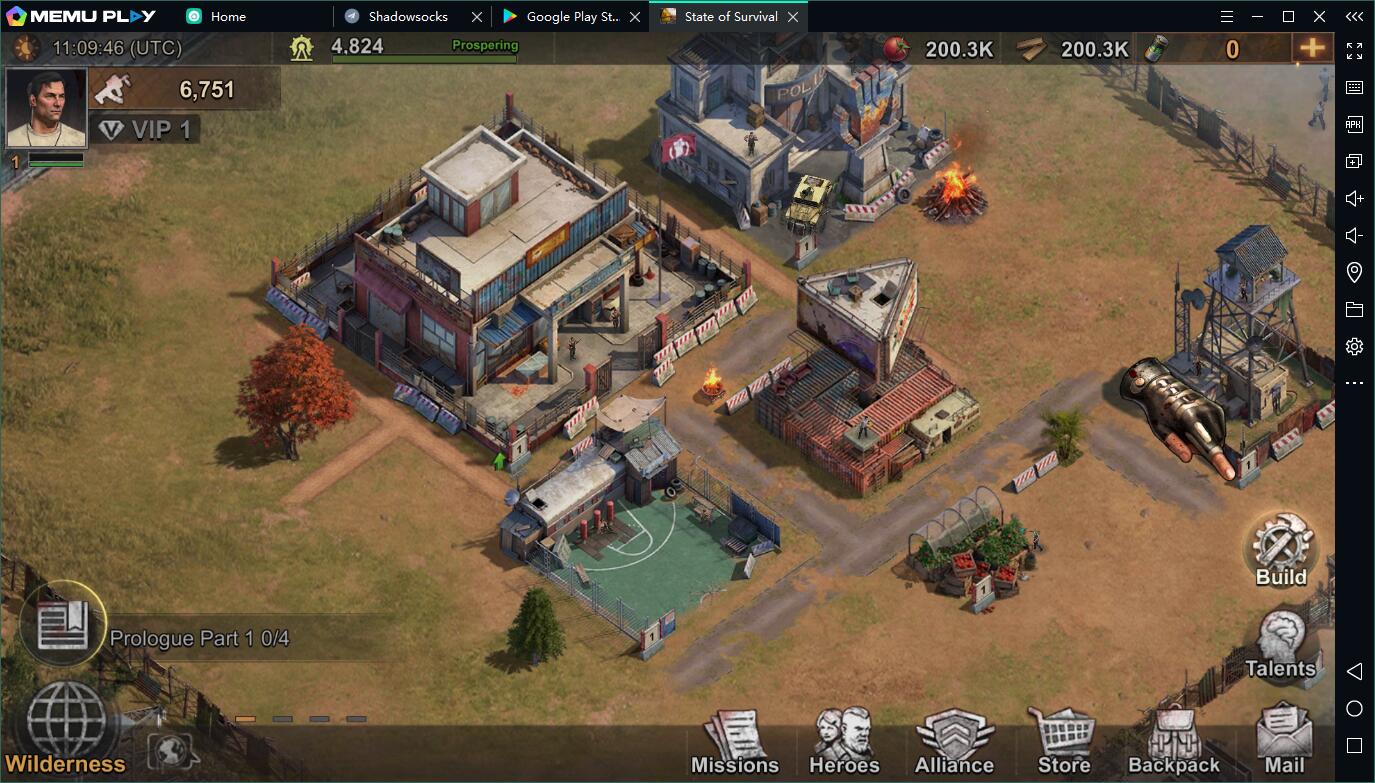Close the State of Survival tab
Image resolution: width=1375 pixels, height=783 pixels.
point(793,17)
